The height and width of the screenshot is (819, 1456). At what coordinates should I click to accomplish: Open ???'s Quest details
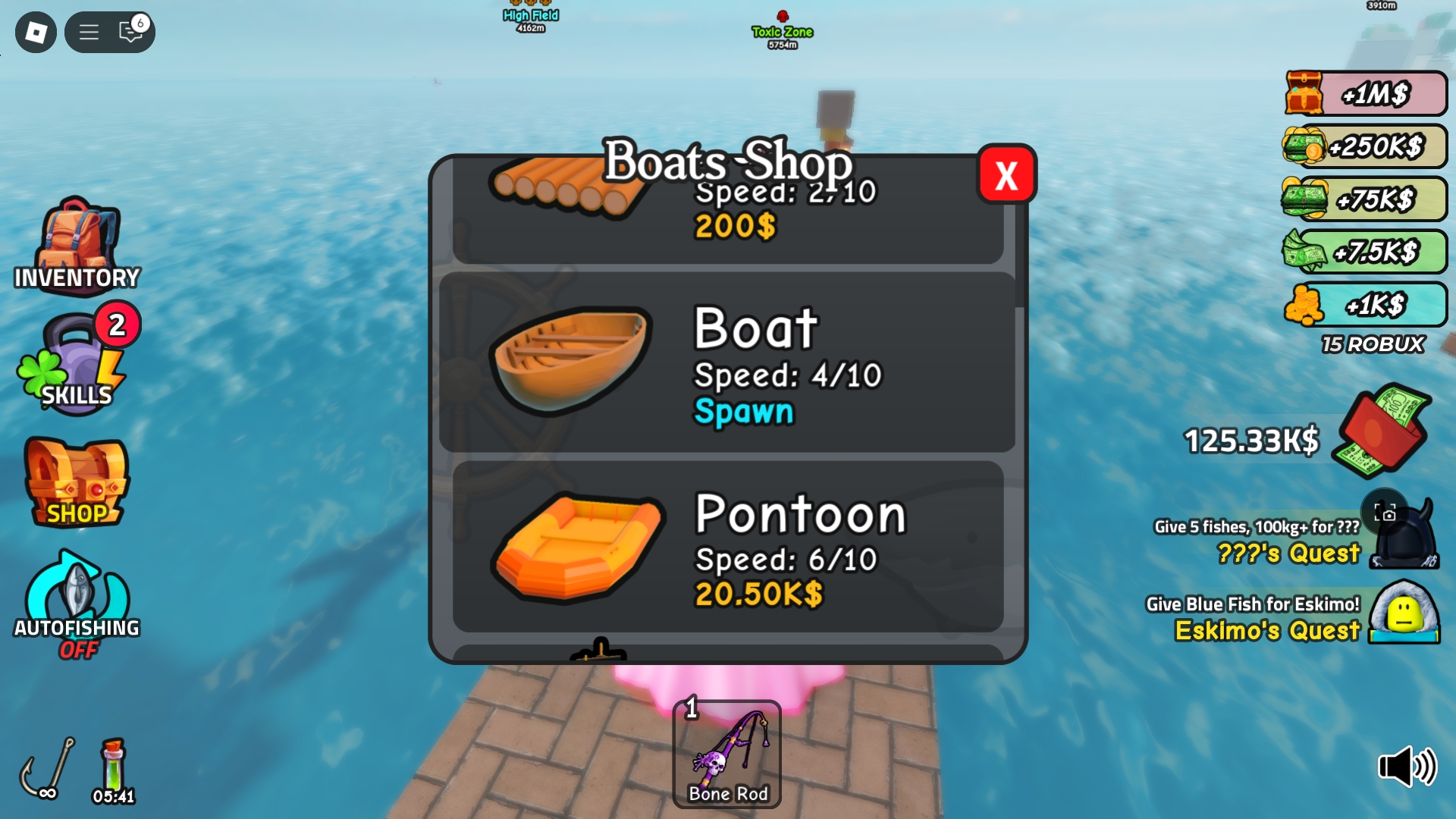click(x=1288, y=555)
